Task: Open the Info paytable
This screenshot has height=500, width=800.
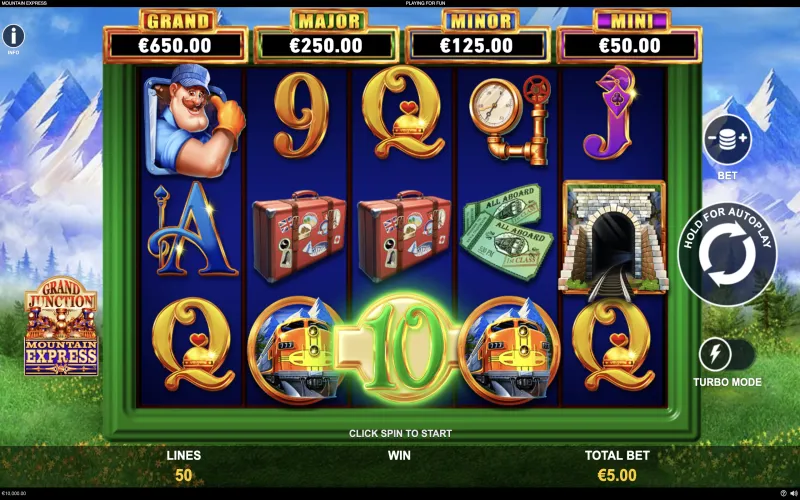Action: click(x=14, y=37)
